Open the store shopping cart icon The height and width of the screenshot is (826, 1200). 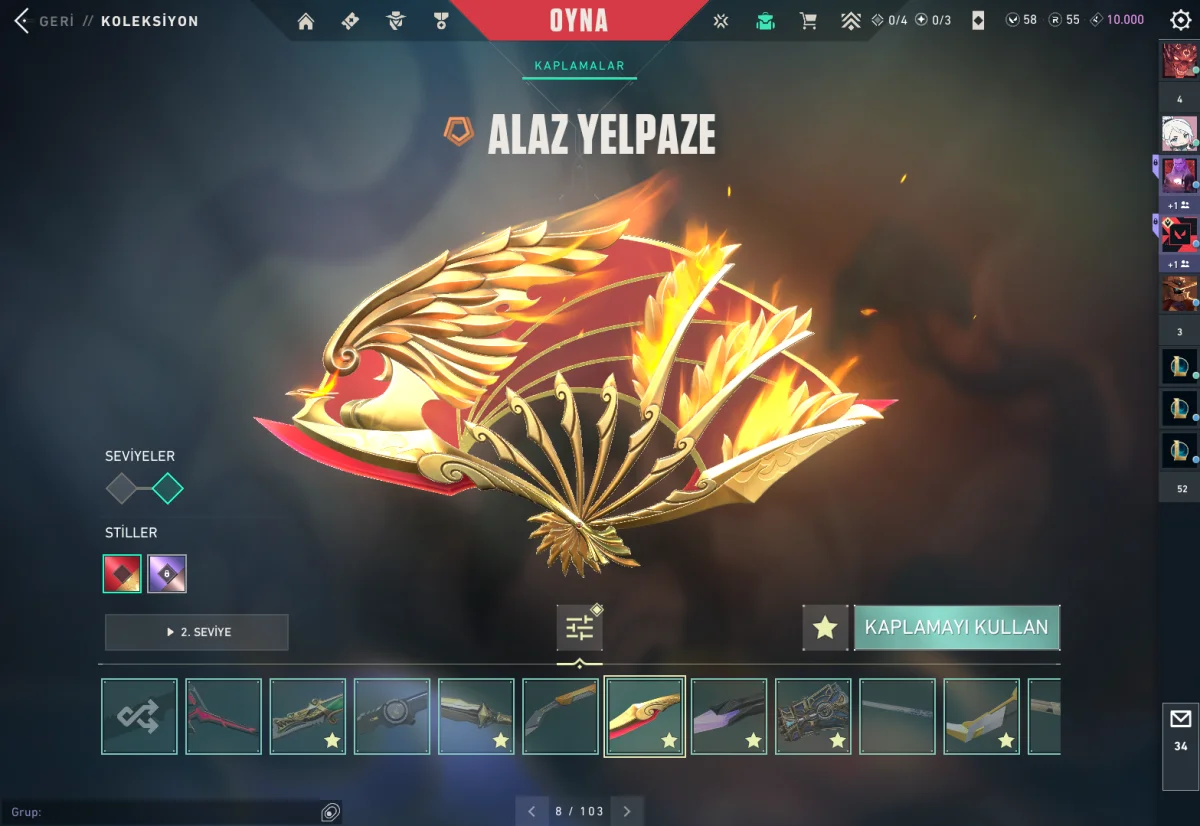tap(808, 21)
